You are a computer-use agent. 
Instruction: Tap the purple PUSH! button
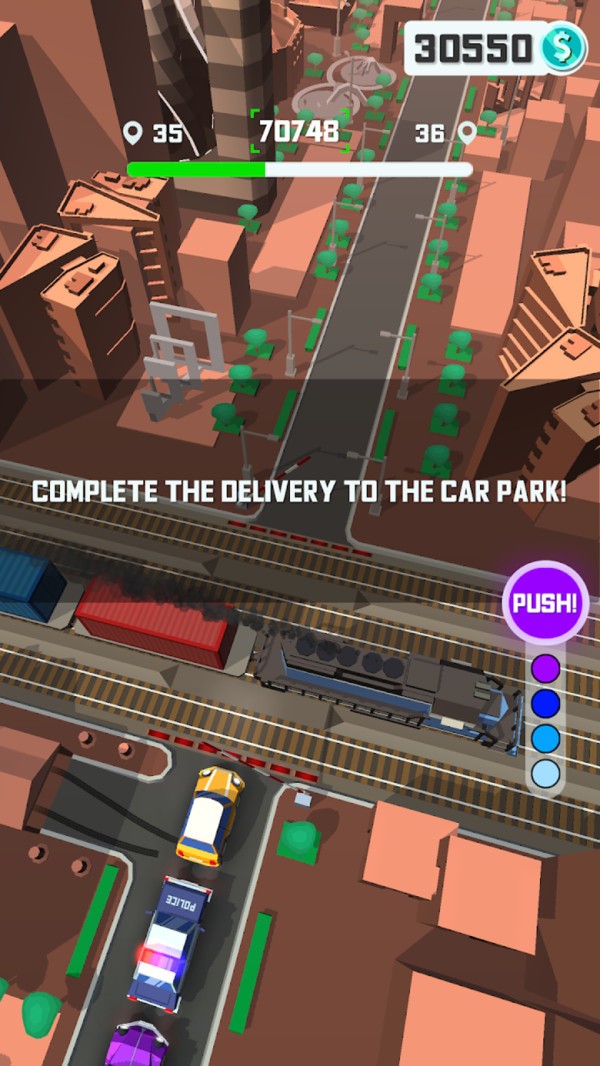coord(544,603)
